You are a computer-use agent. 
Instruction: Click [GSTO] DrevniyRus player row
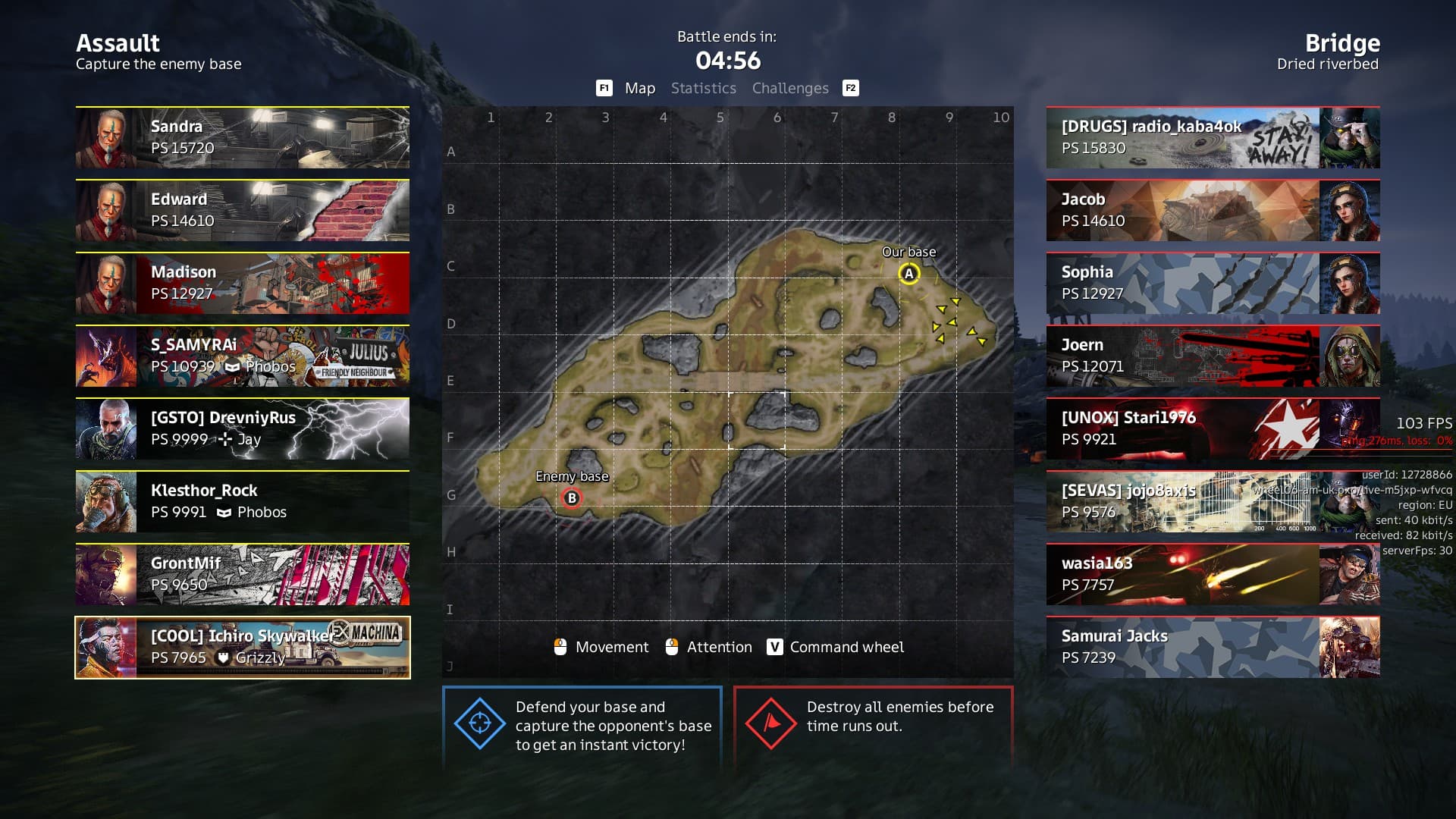tap(243, 428)
